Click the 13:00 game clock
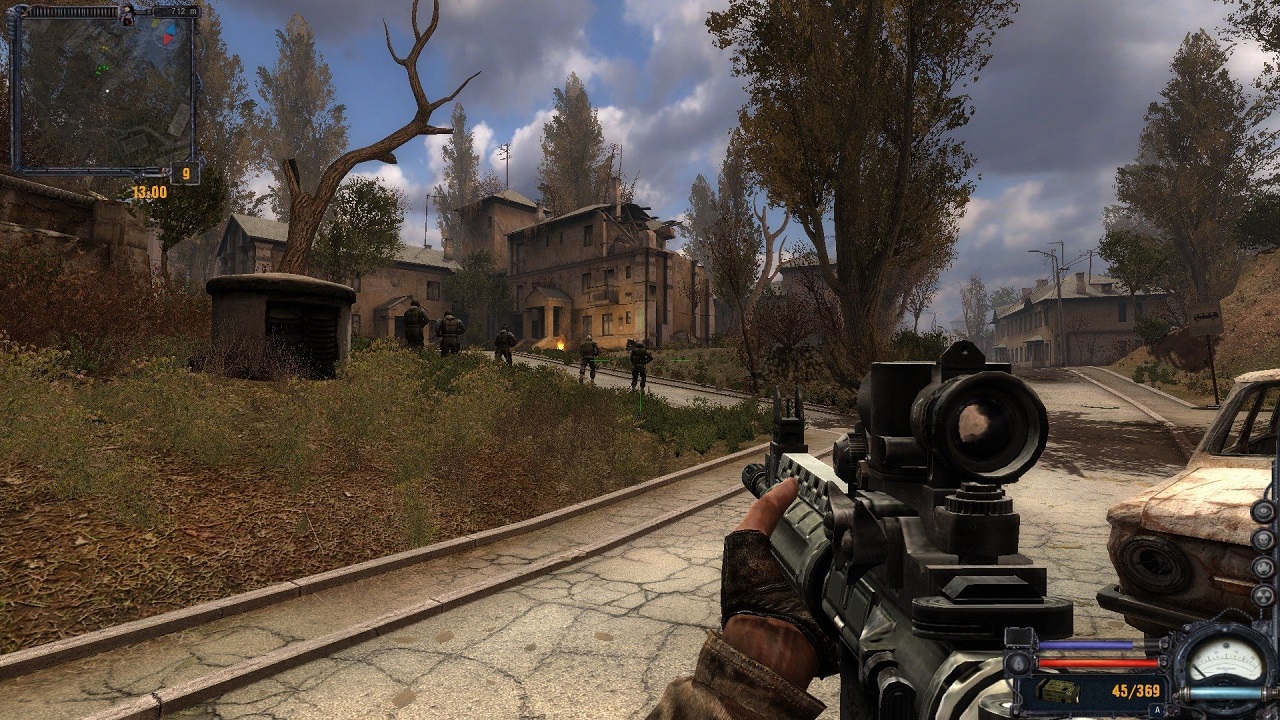This screenshot has width=1280, height=720. coord(148,190)
